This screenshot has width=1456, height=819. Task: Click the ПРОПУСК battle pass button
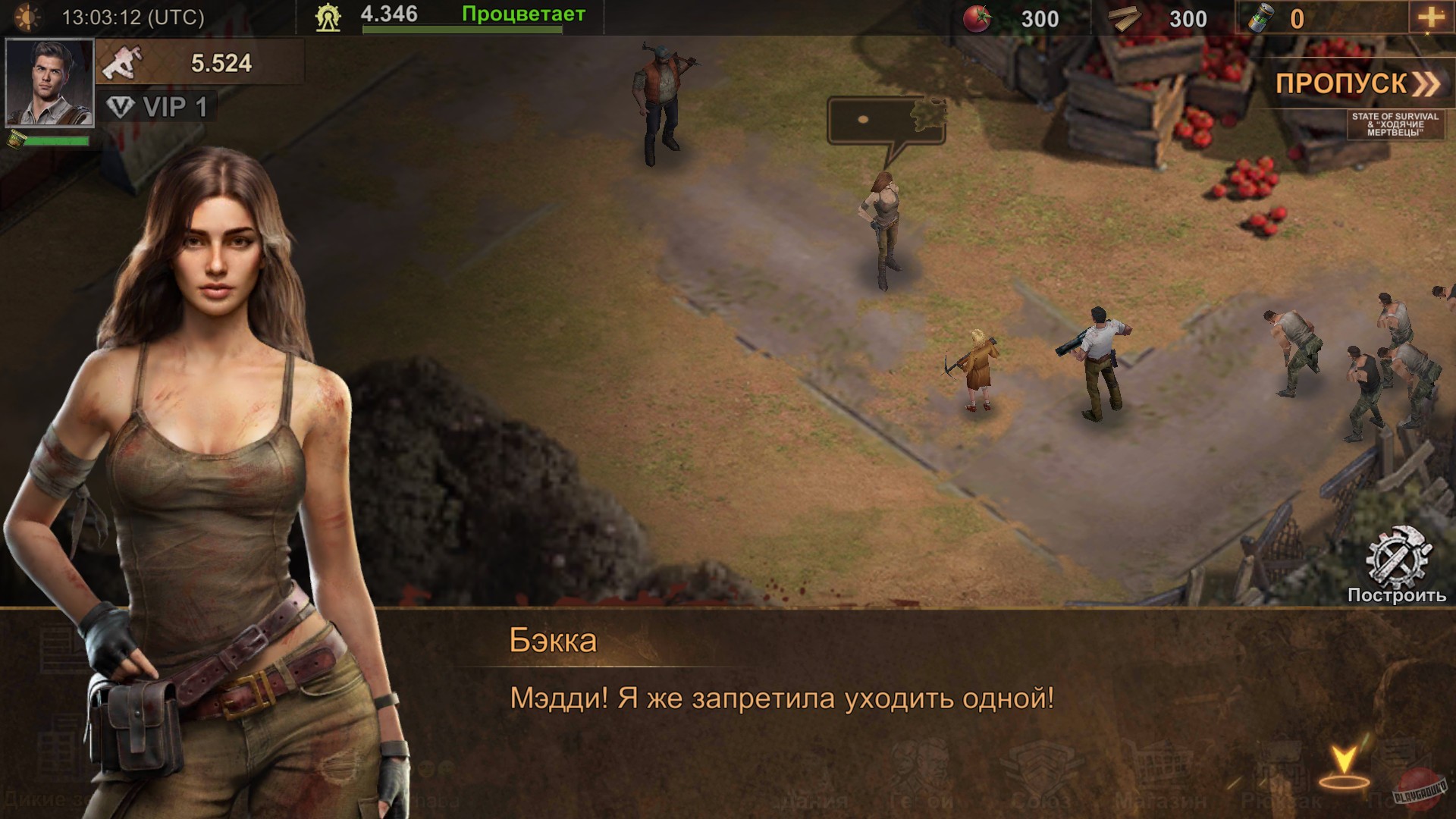point(1357,83)
